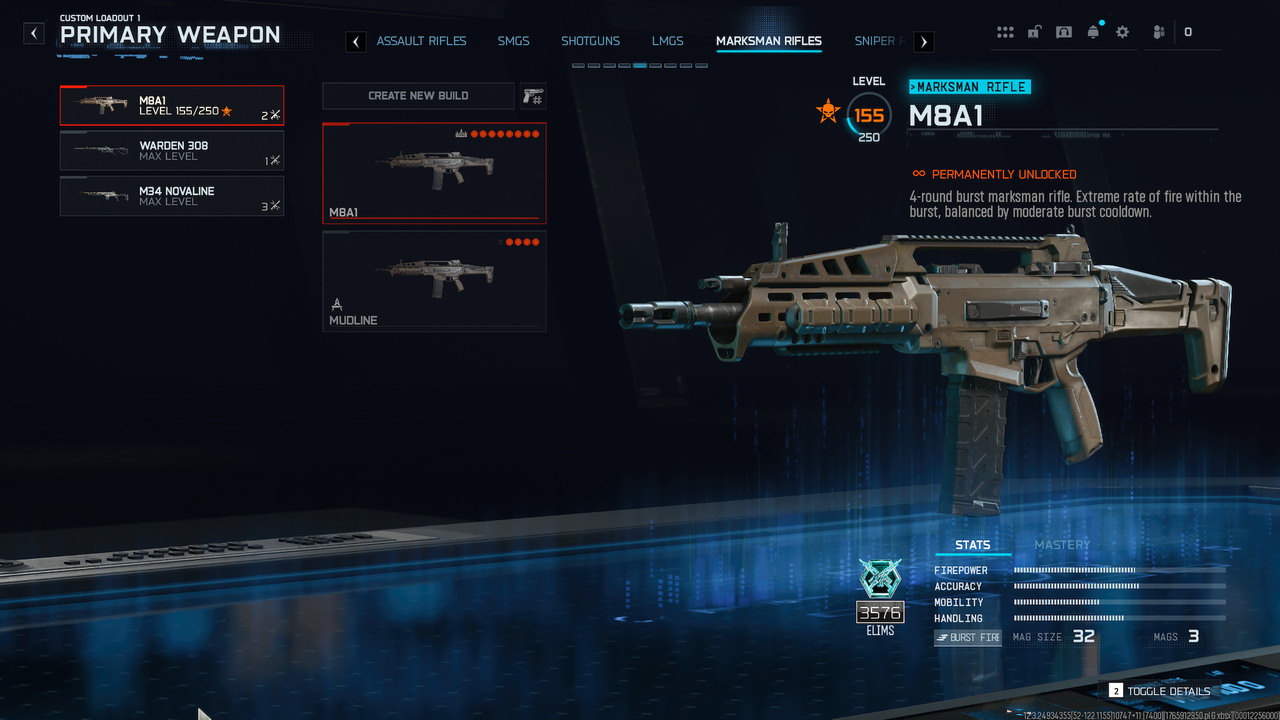The height and width of the screenshot is (720, 1280).
Task: Choose the M34 Novaline rifle
Action: coord(171,196)
